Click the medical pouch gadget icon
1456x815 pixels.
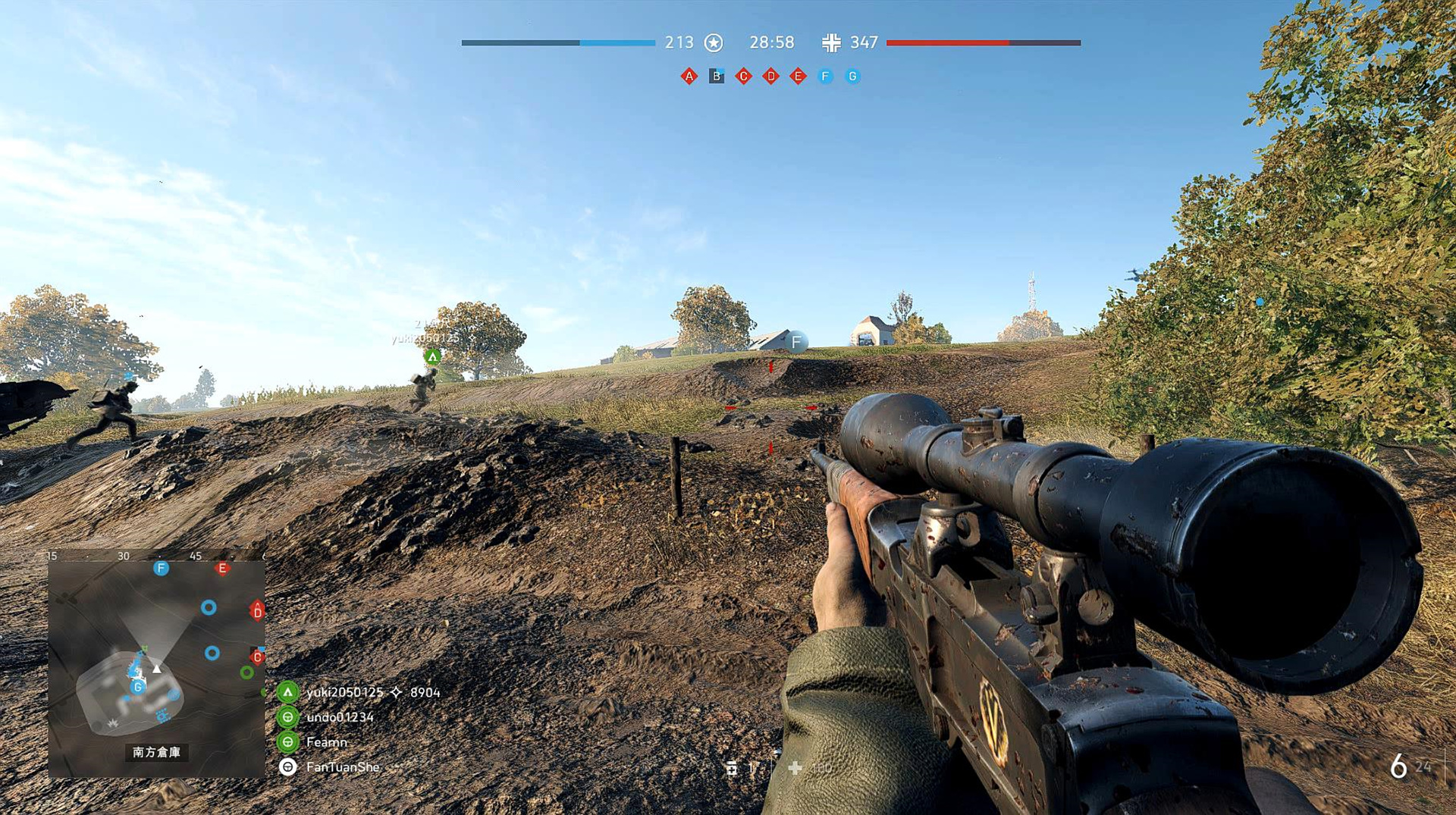click(x=795, y=768)
